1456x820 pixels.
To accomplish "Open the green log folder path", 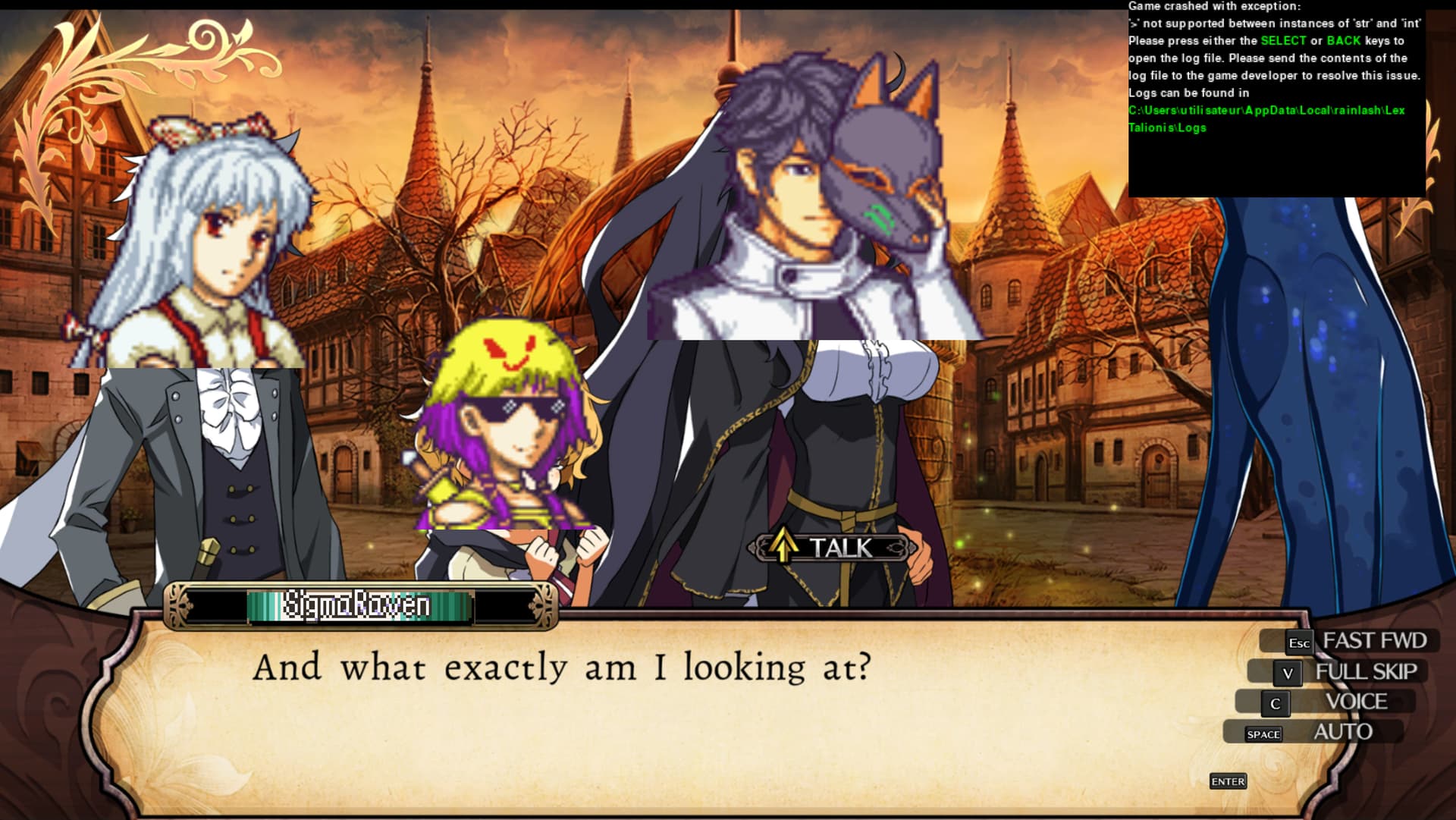I will point(1266,118).
